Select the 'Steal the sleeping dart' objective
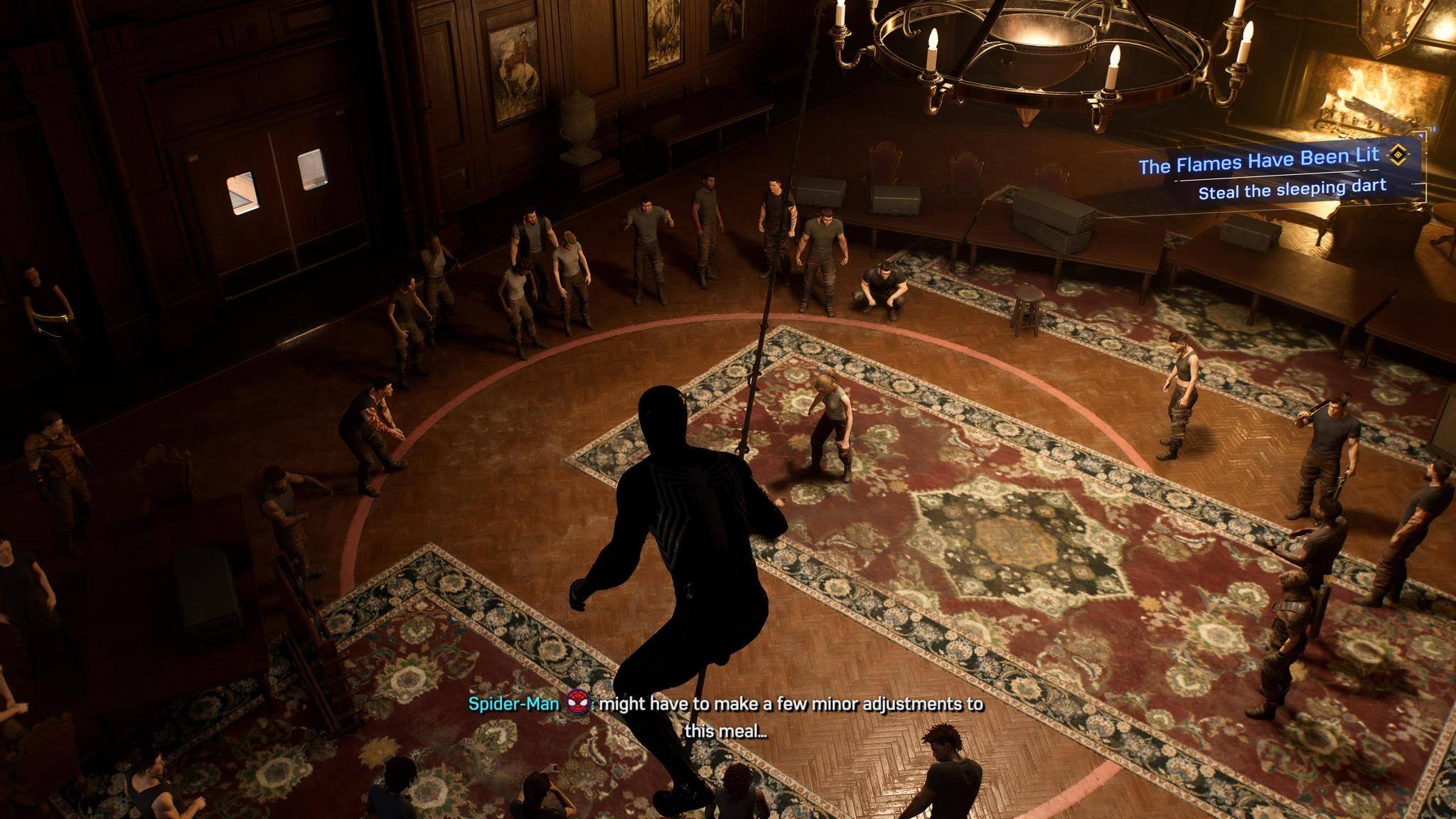 coord(1292,189)
